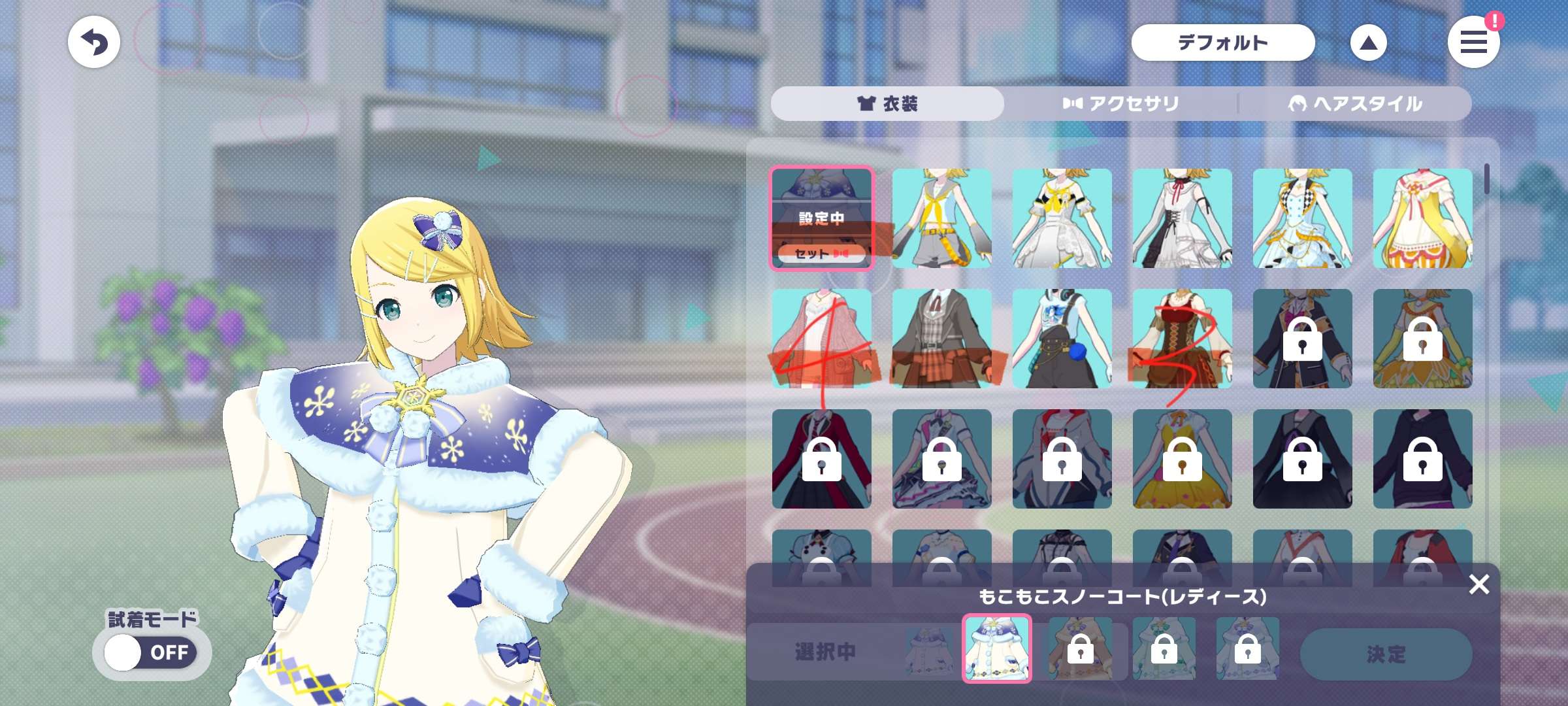
Task: Toggle the 試着モード try-on switch
Action: pyautogui.click(x=151, y=652)
